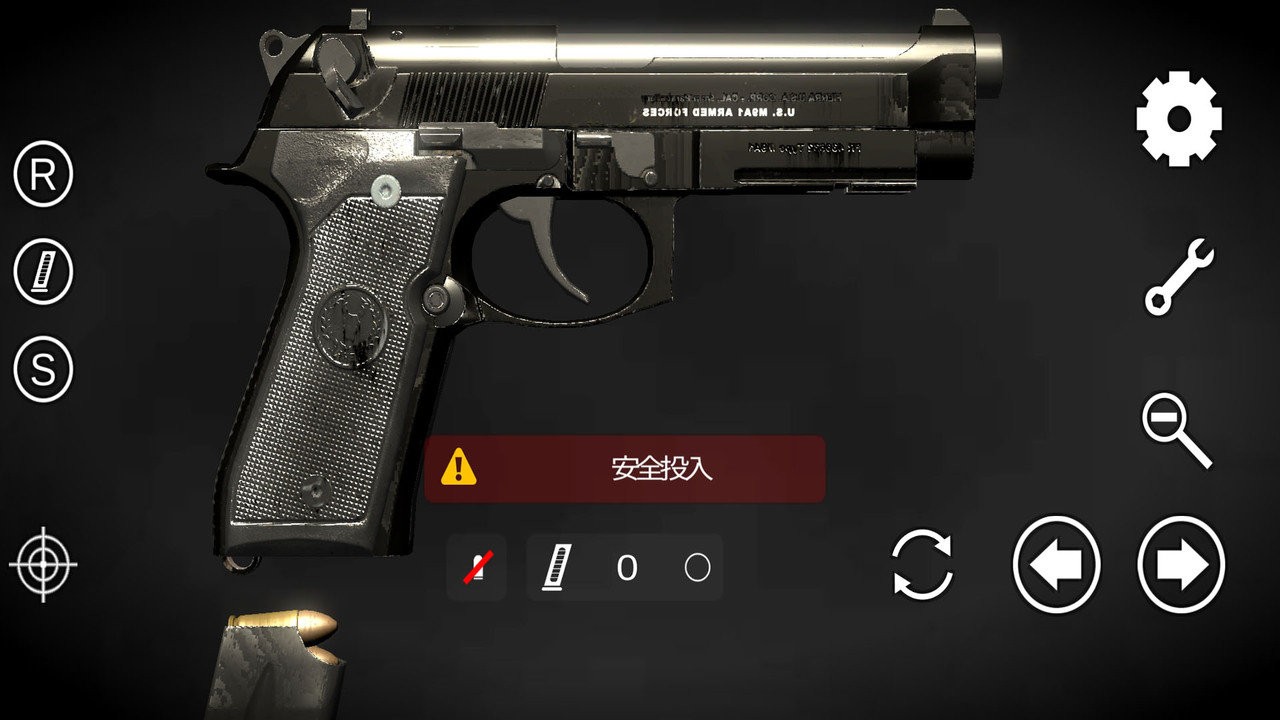
Task: Rotate the gun with circular arrows
Action: click(x=922, y=566)
